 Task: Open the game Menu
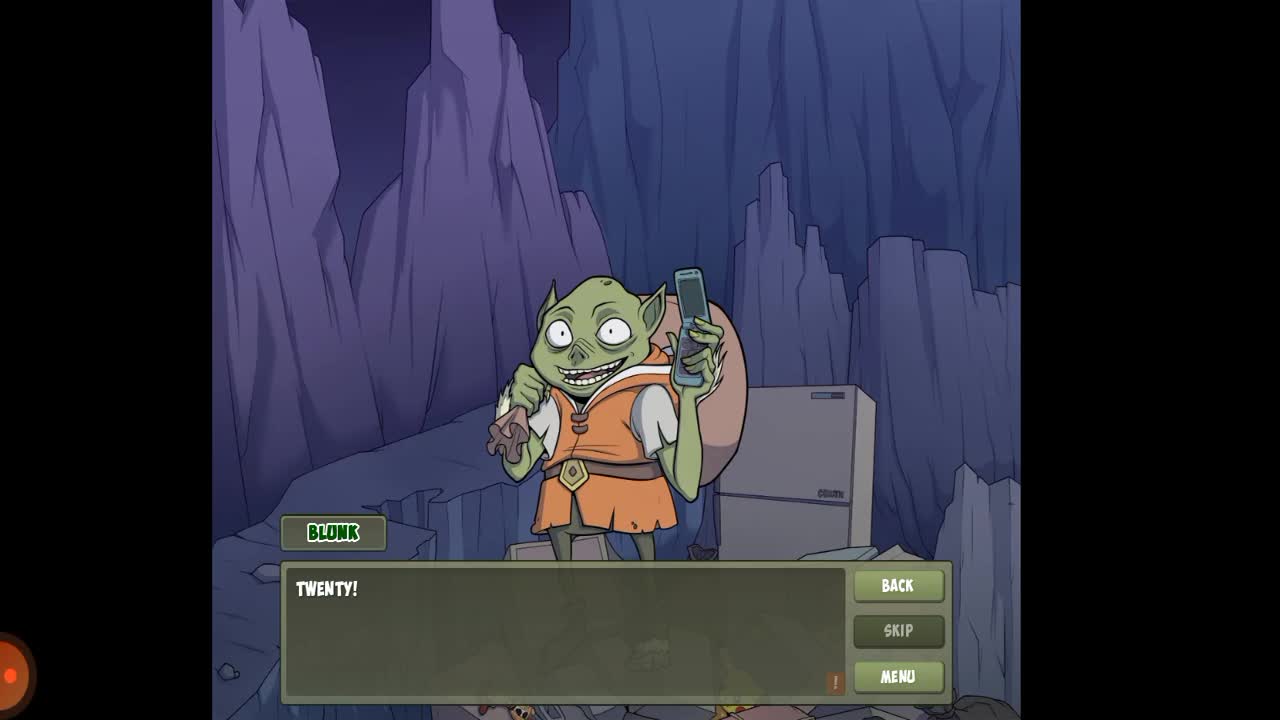click(x=898, y=677)
